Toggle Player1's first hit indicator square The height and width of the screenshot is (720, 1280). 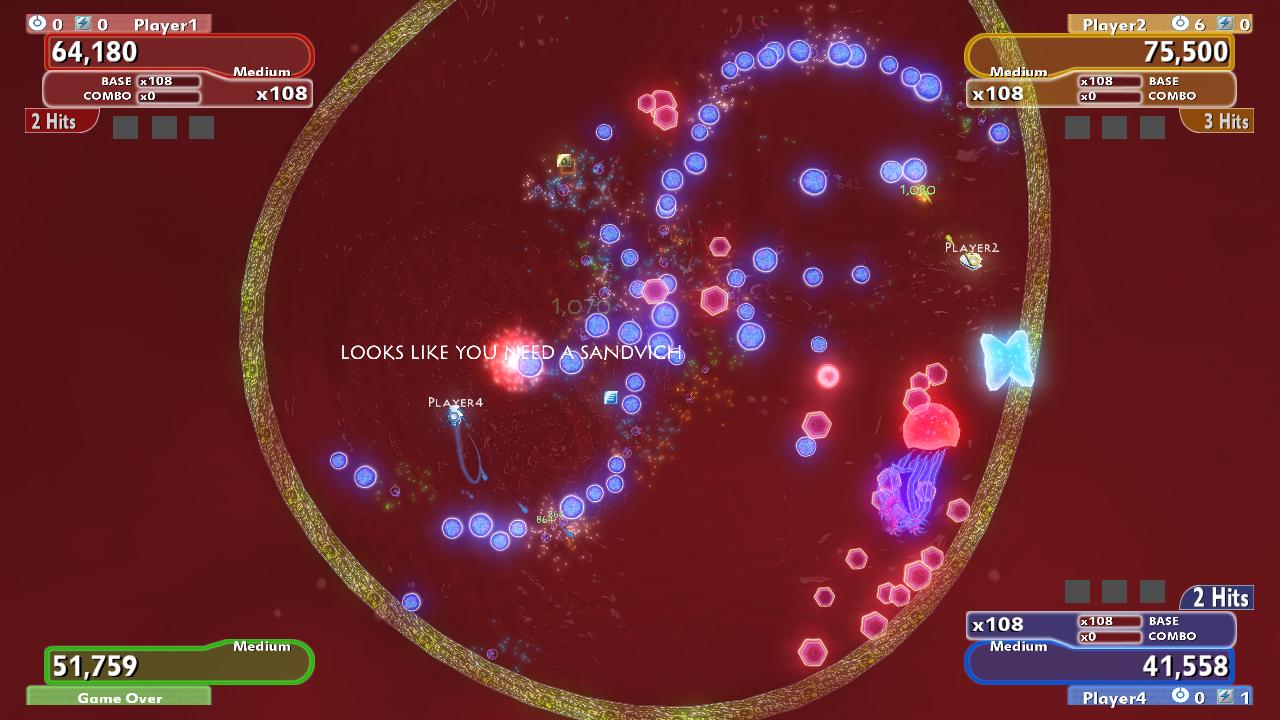click(125, 128)
